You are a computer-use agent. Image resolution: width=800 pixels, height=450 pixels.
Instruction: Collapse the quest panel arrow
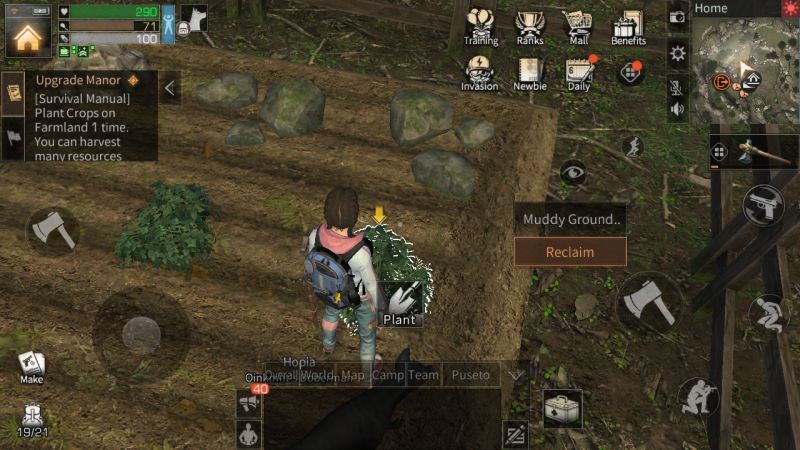coord(170,88)
